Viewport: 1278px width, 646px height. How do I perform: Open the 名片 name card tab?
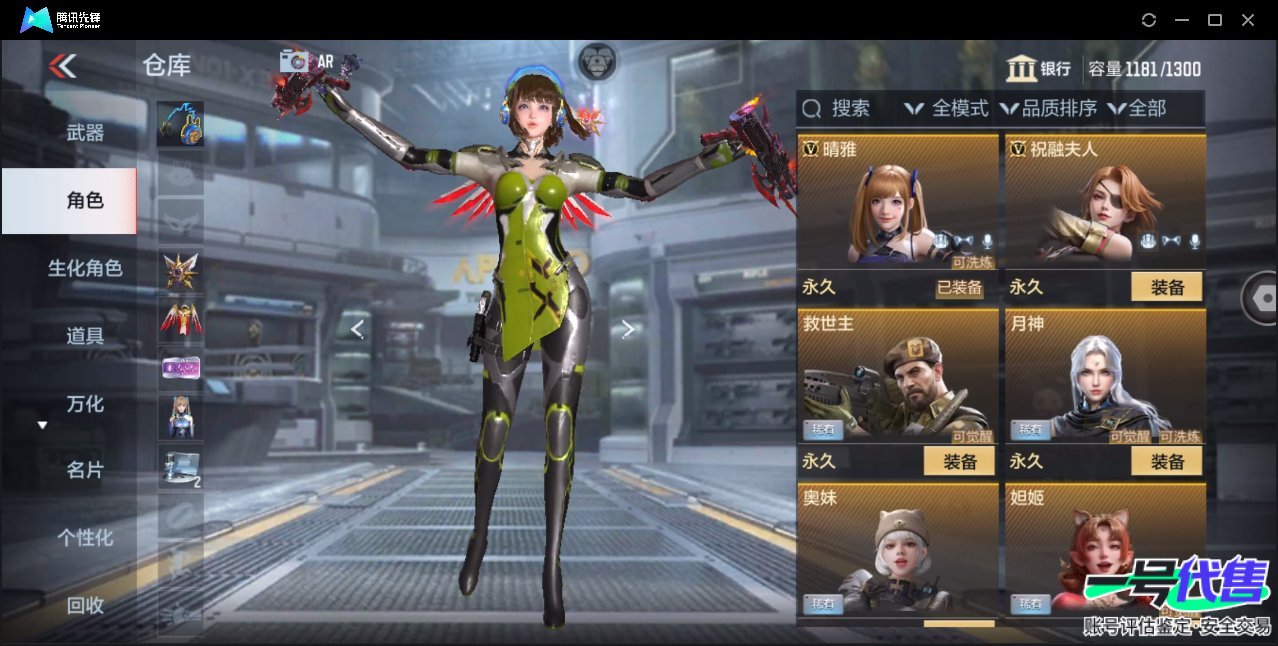(x=85, y=470)
